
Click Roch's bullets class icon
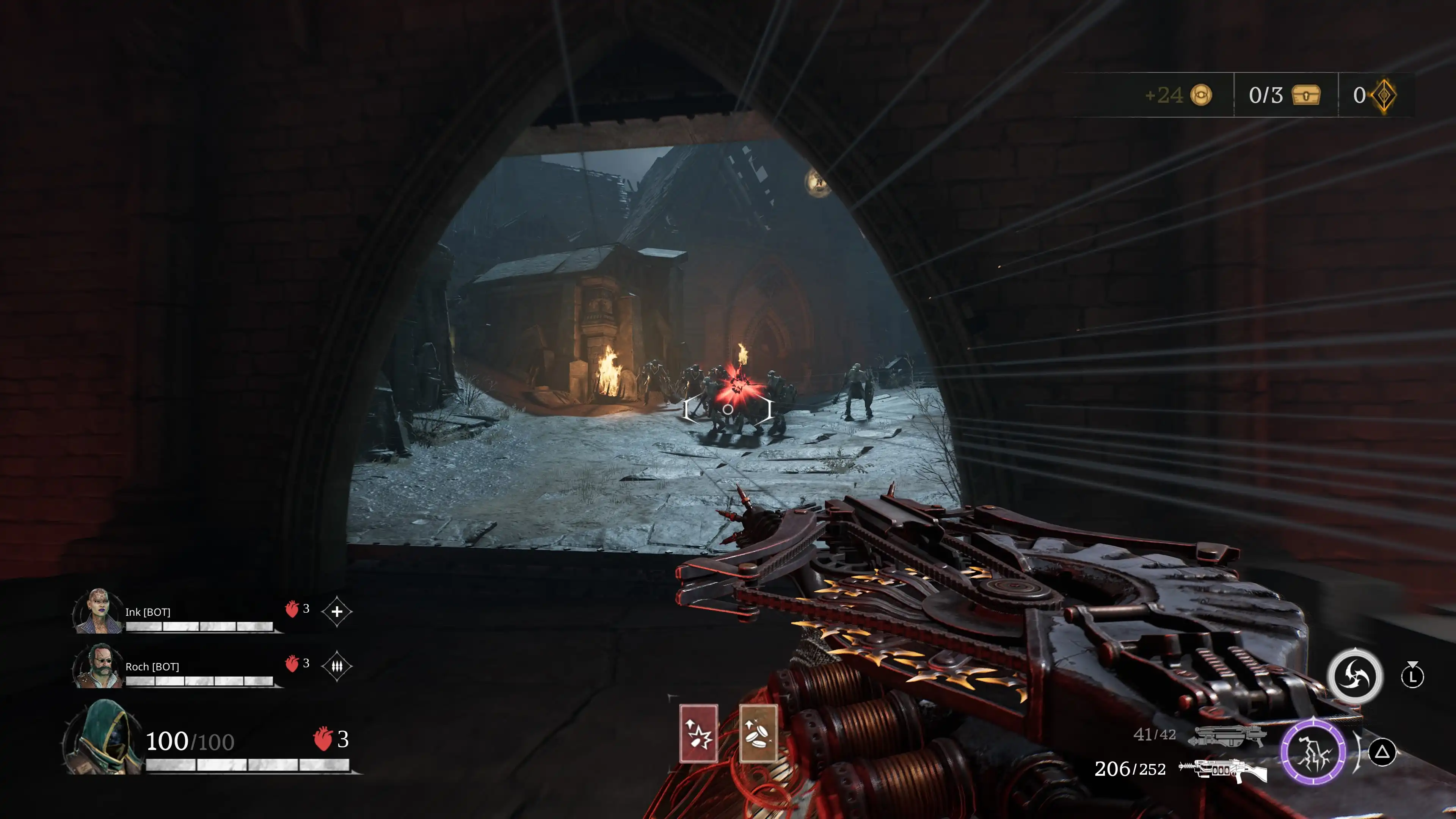[x=337, y=666]
